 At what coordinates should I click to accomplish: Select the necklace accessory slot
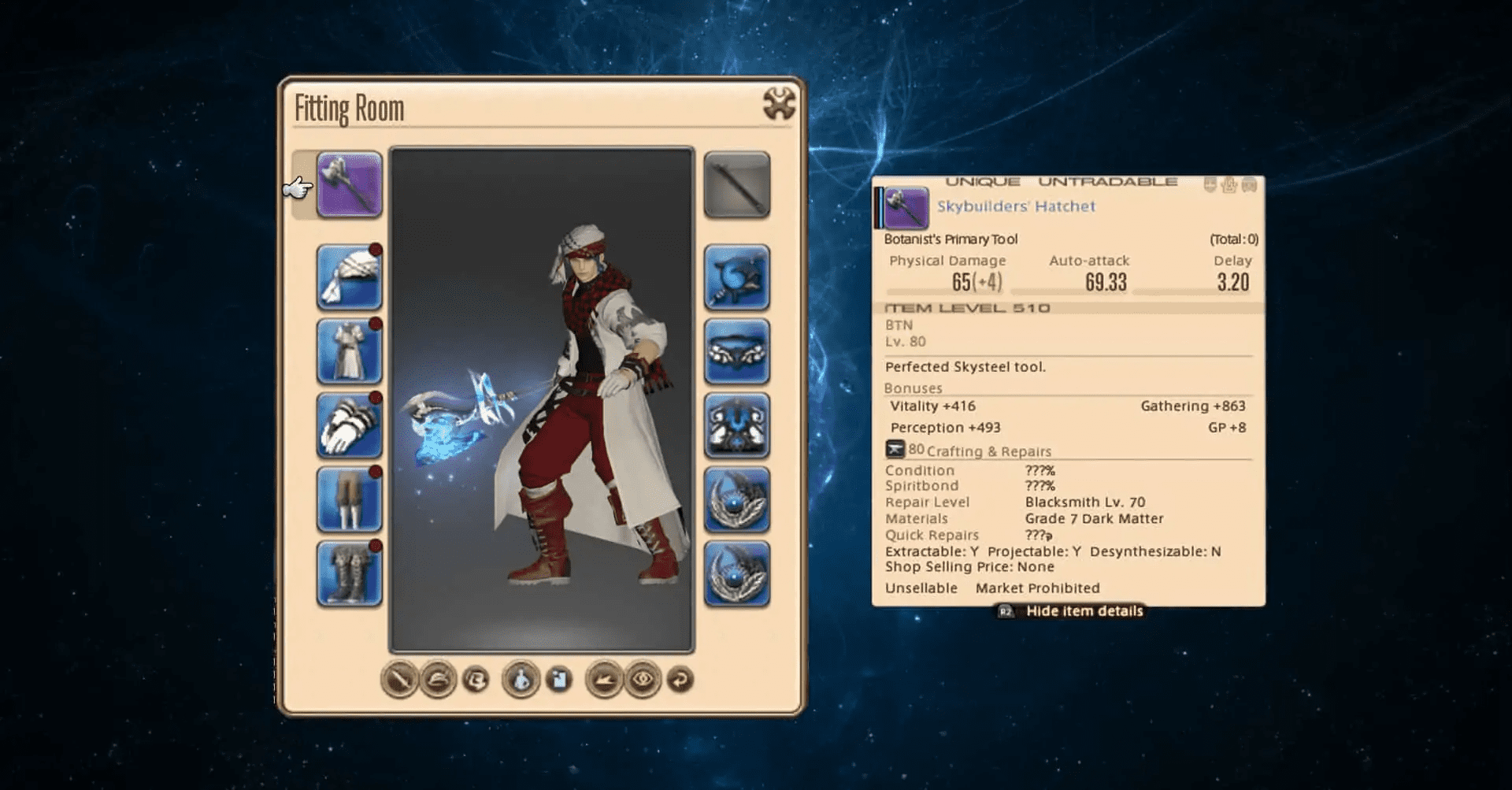tap(737, 351)
